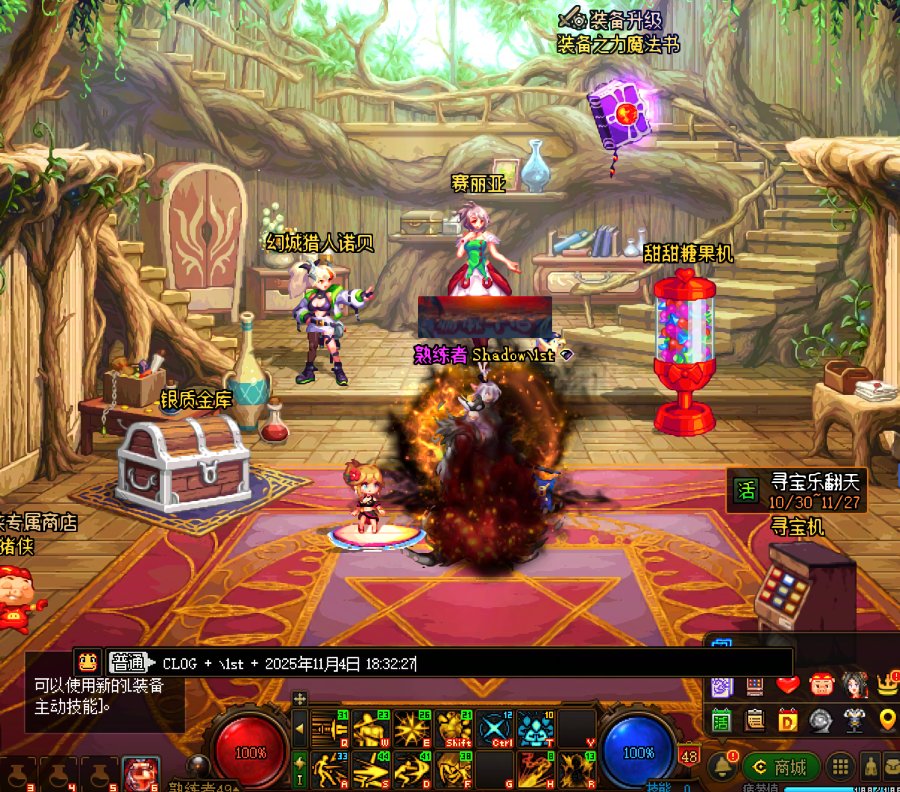This screenshot has width=900, height=792.
Task: Open the yellow D calendar icon
Action: (x=788, y=719)
